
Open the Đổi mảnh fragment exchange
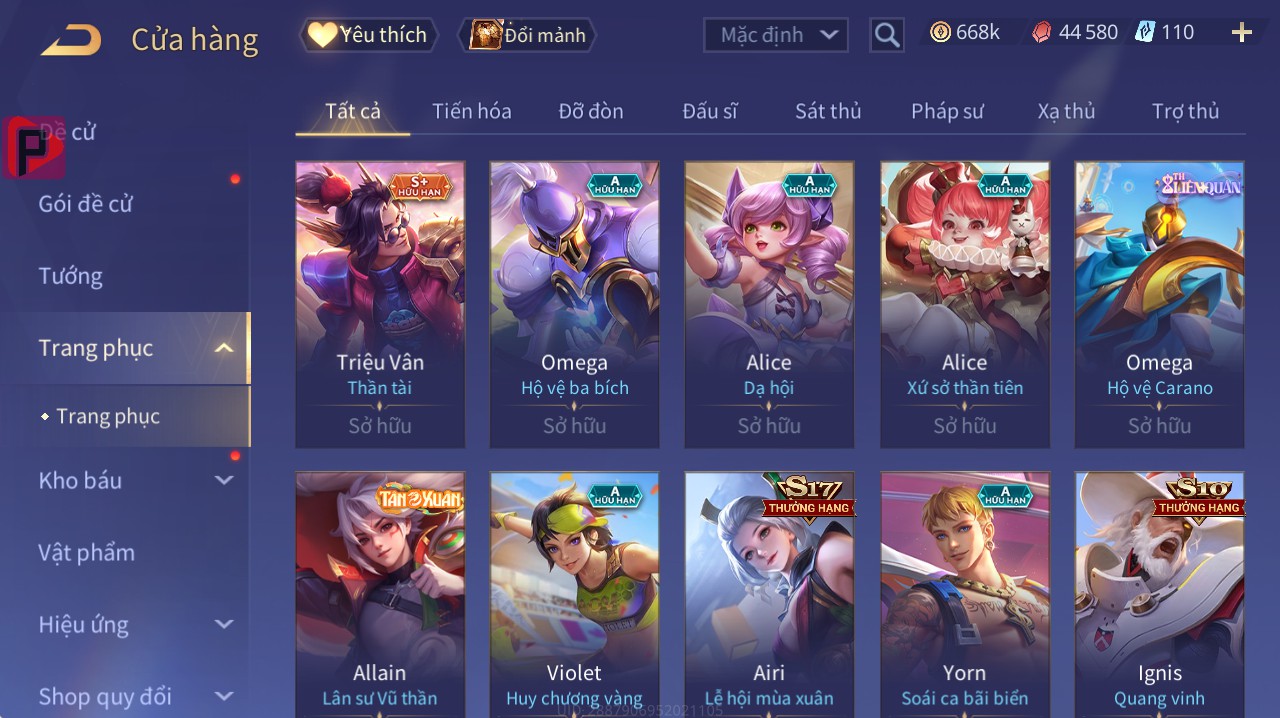(x=527, y=35)
